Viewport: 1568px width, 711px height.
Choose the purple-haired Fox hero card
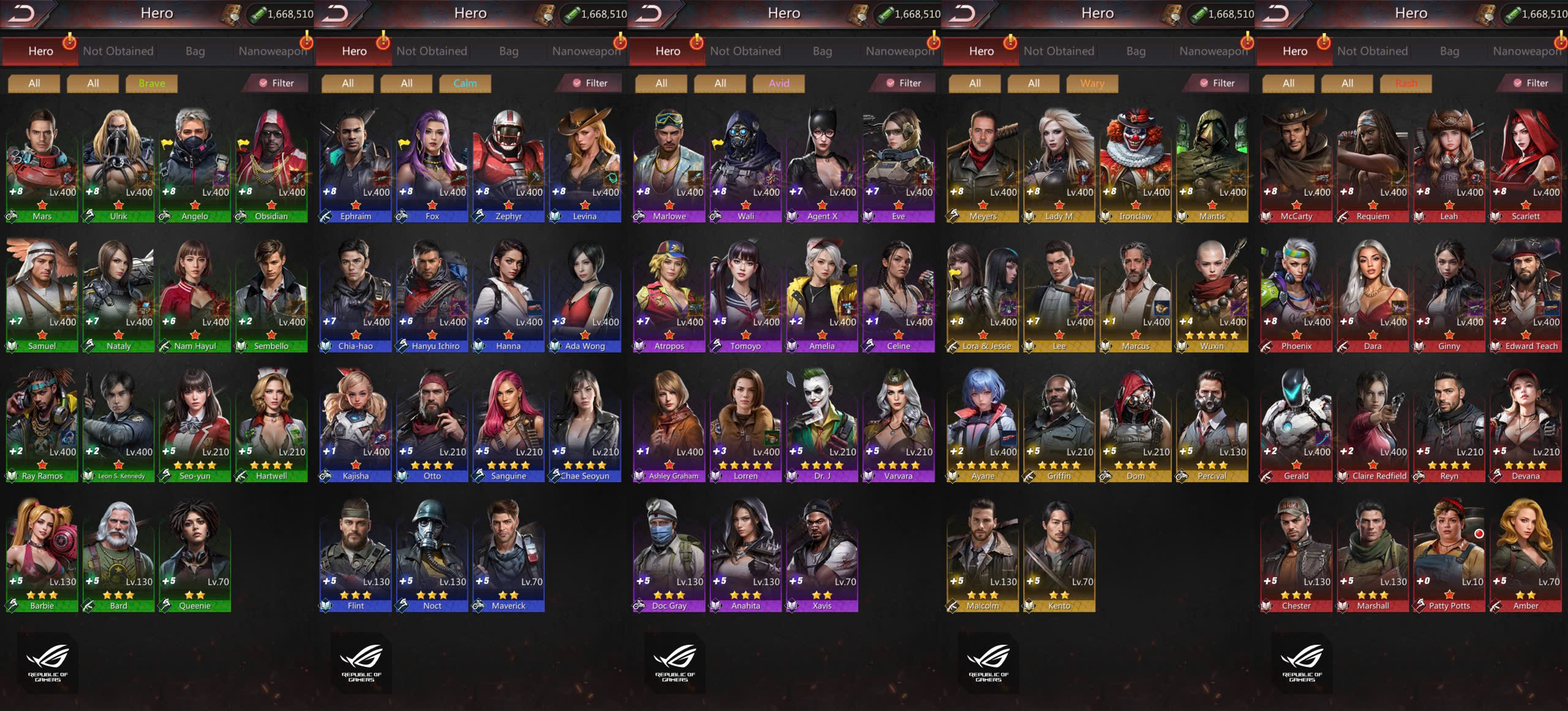[432, 164]
